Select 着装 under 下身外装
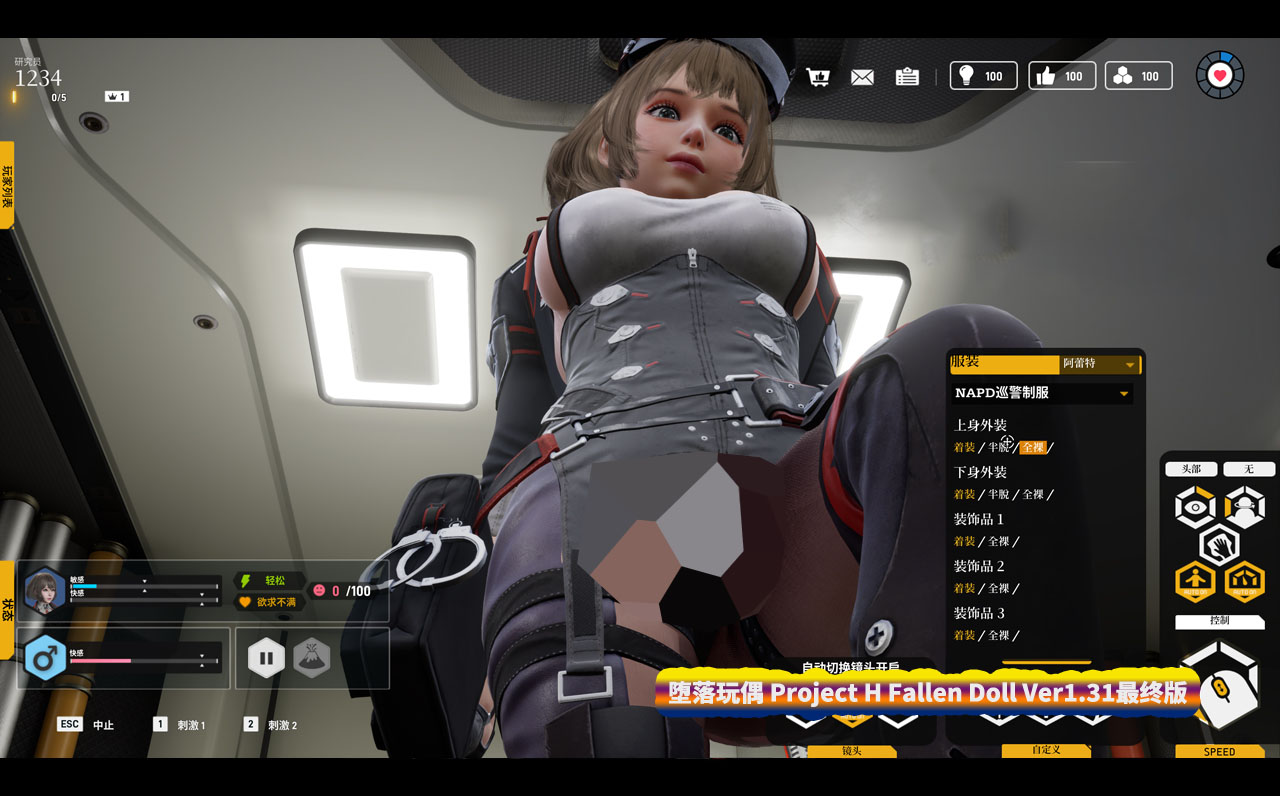 point(964,495)
